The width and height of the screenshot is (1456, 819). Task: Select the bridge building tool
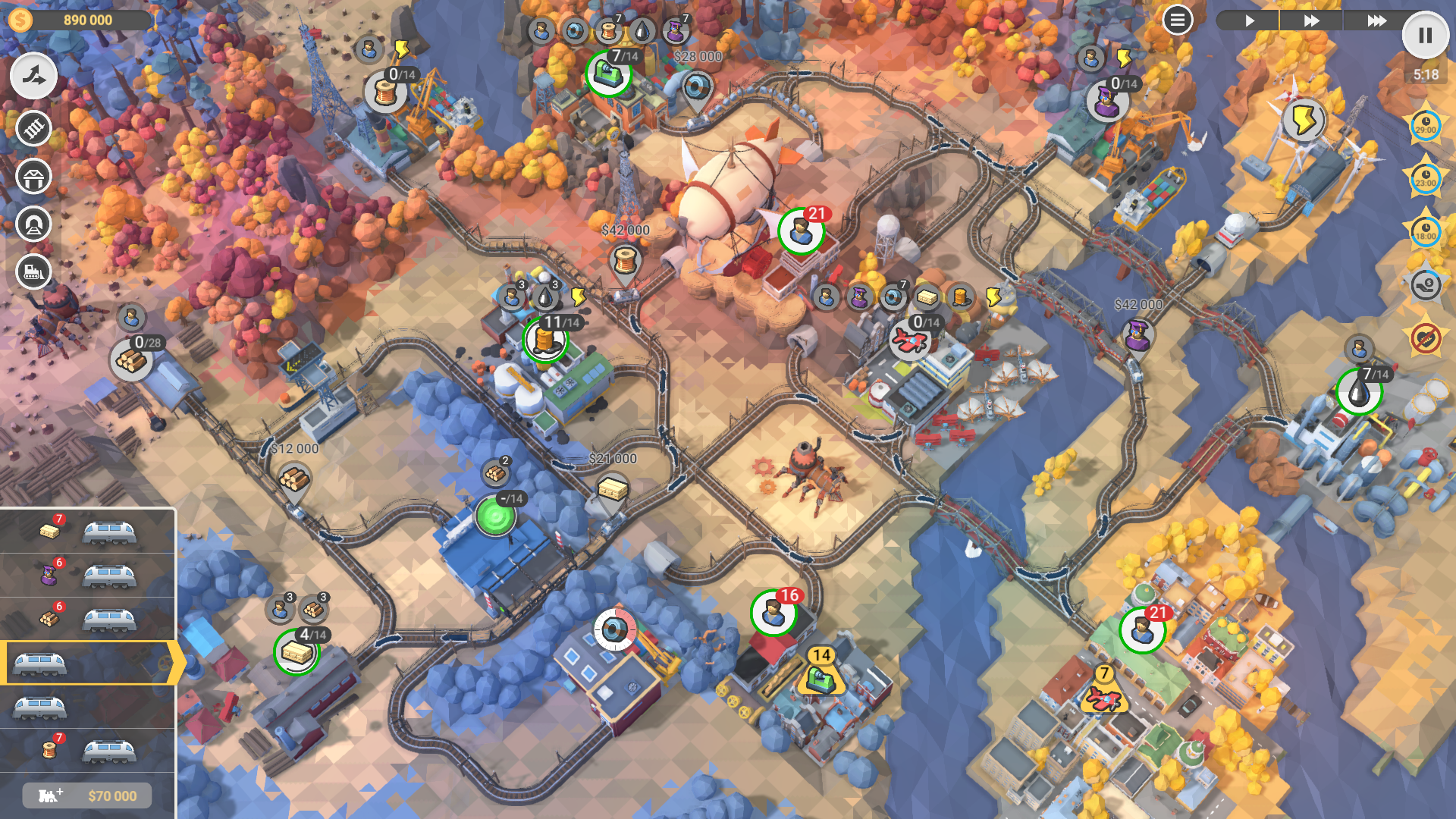pos(33,177)
